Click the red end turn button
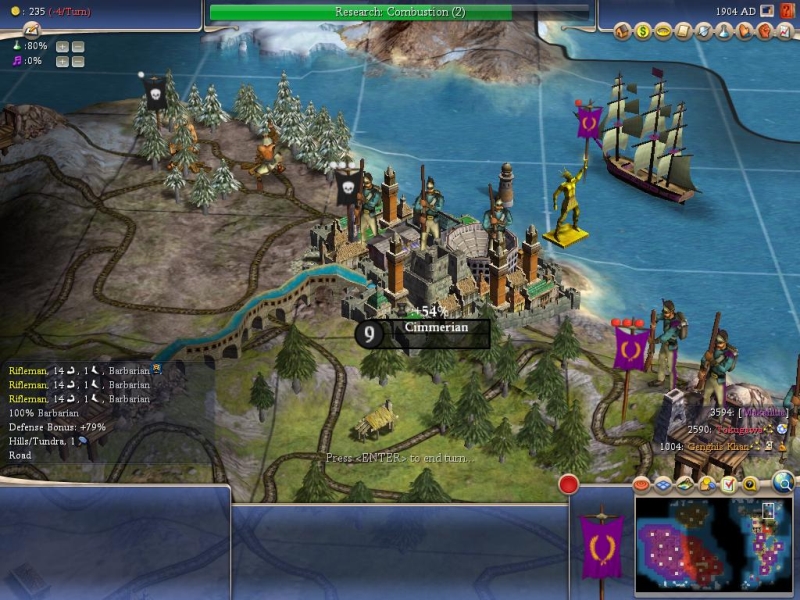Image resolution: width=800 pixels, height=600 pixels. (x=569, y=485)
